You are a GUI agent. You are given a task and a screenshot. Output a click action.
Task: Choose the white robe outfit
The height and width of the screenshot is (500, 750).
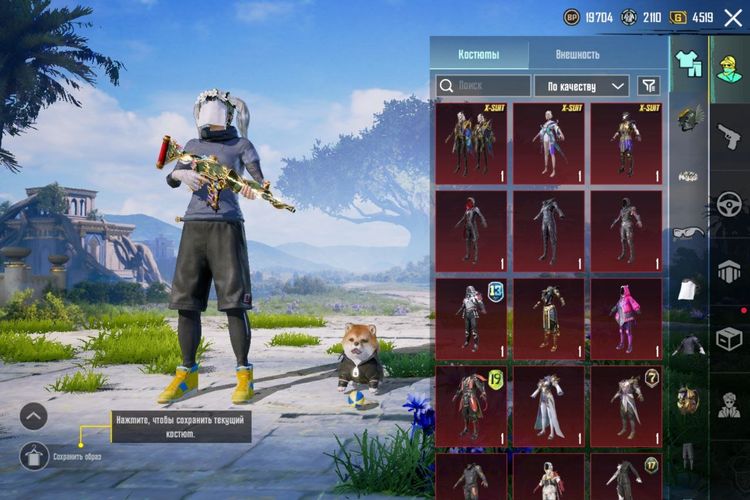pyautogui.click(x=548, y=403)
